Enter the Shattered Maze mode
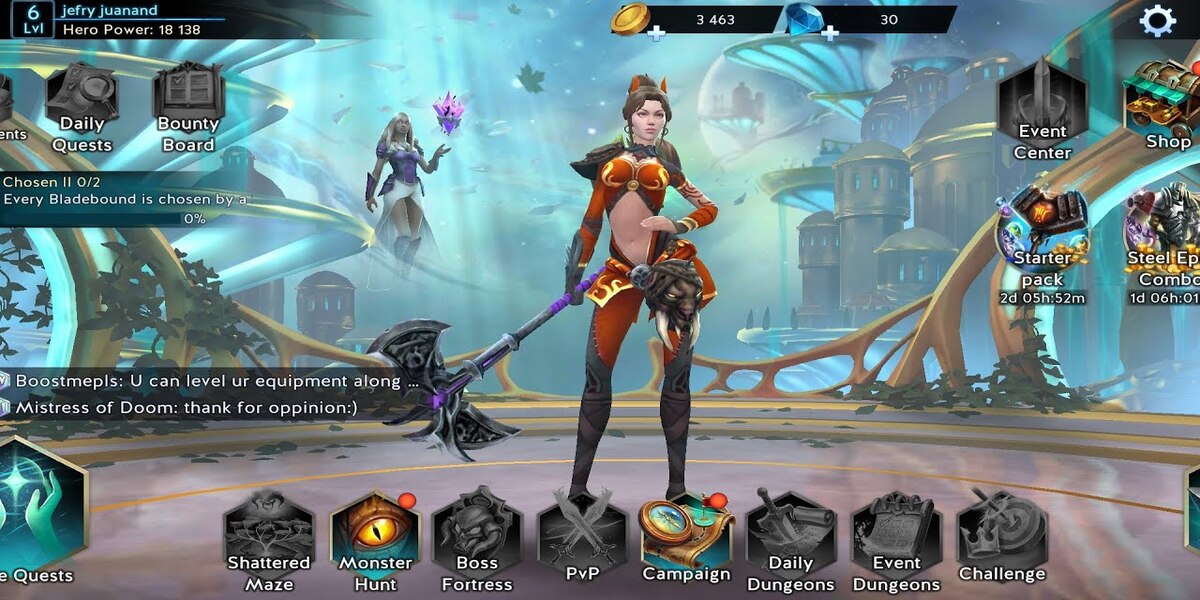 tap(269, 541)
